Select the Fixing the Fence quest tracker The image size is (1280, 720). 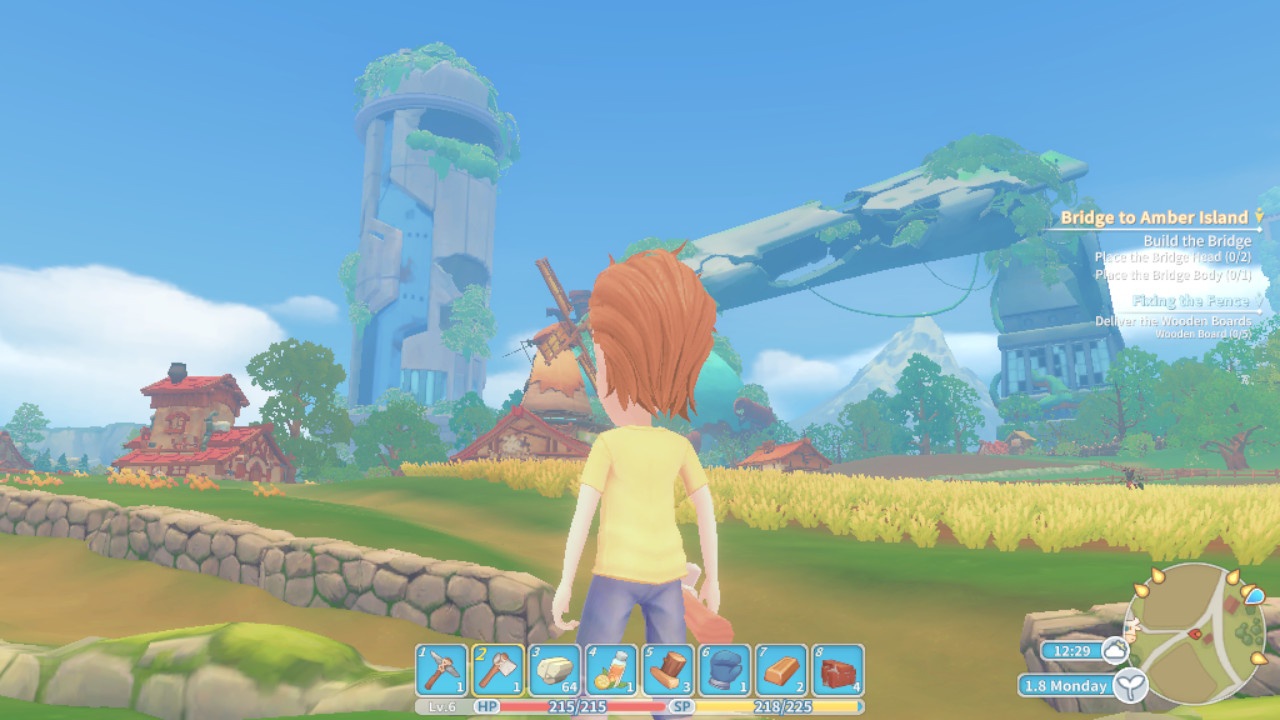coord(1191,301)
